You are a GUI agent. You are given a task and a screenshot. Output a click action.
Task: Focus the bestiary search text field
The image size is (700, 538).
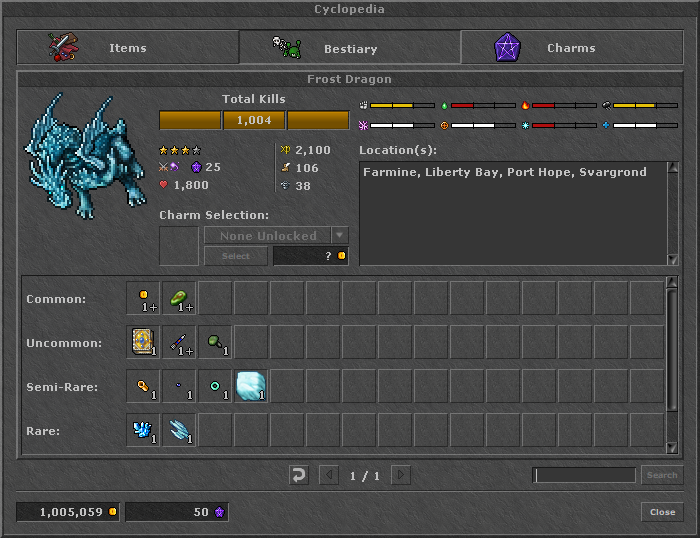[584, 475]
